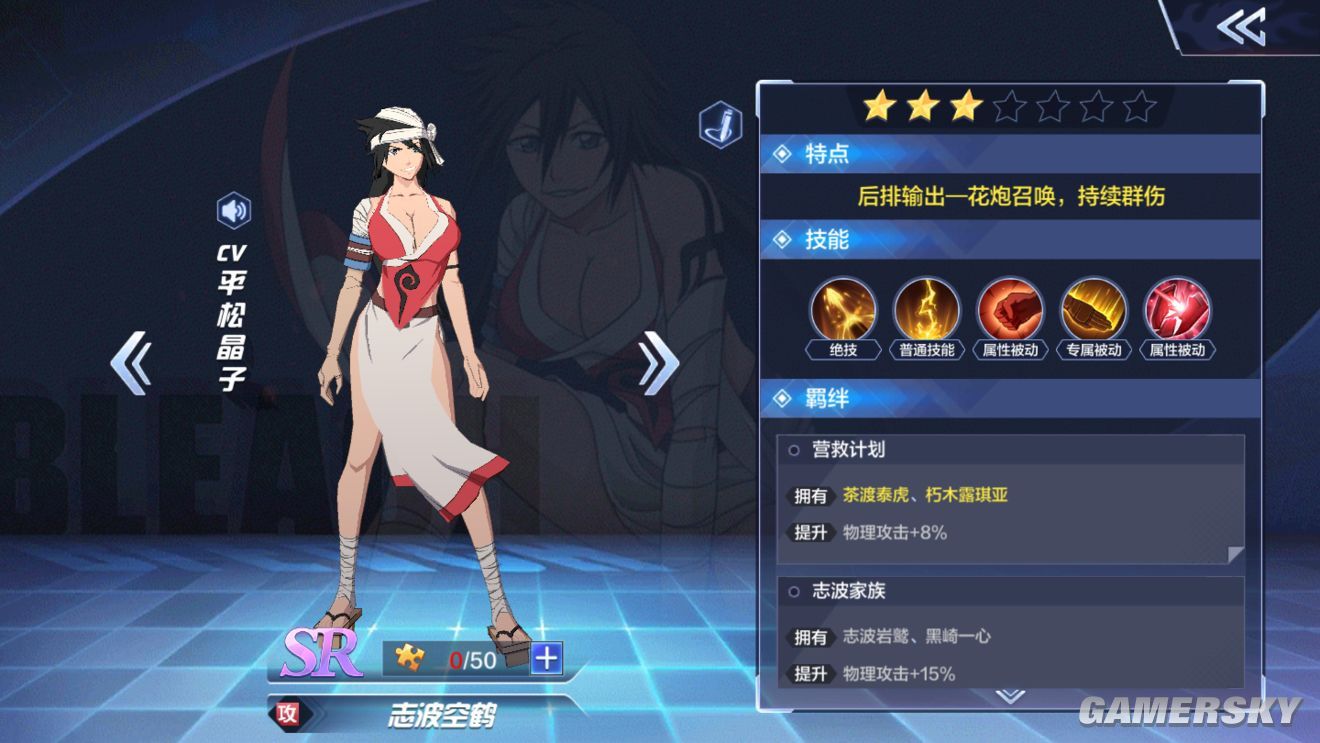Go back with the double-arrow button
Screen dimensions: 1320x743
tap(1241, 27)
